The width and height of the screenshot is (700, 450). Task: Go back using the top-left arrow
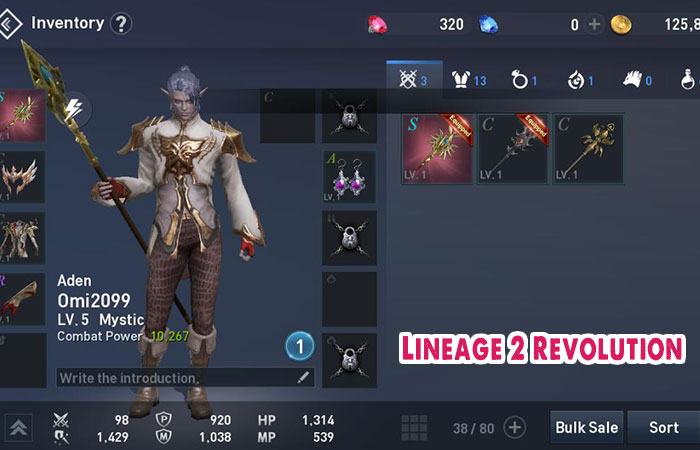(10, 23)
